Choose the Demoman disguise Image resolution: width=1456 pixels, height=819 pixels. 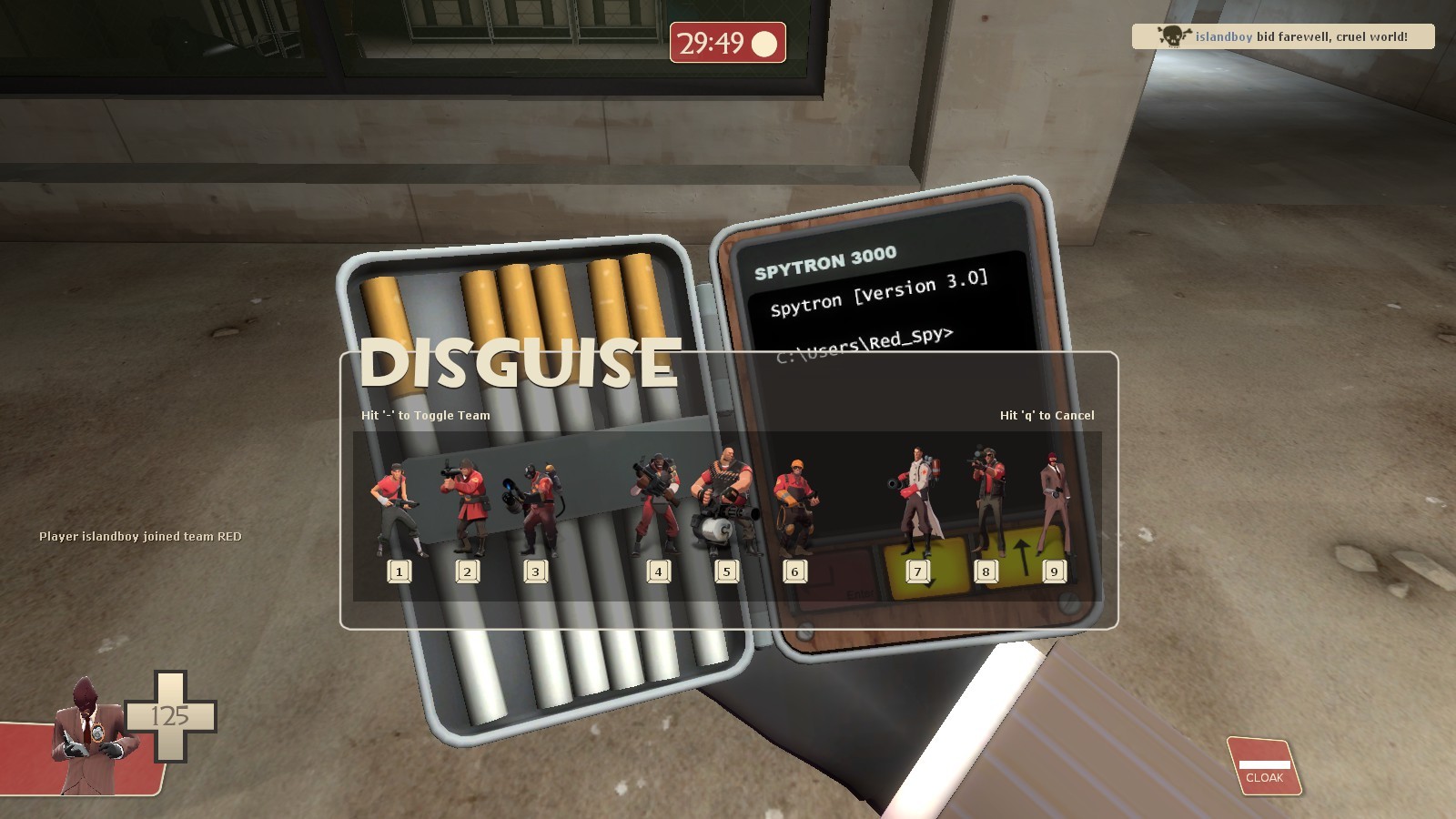click(x=657, y=500)
